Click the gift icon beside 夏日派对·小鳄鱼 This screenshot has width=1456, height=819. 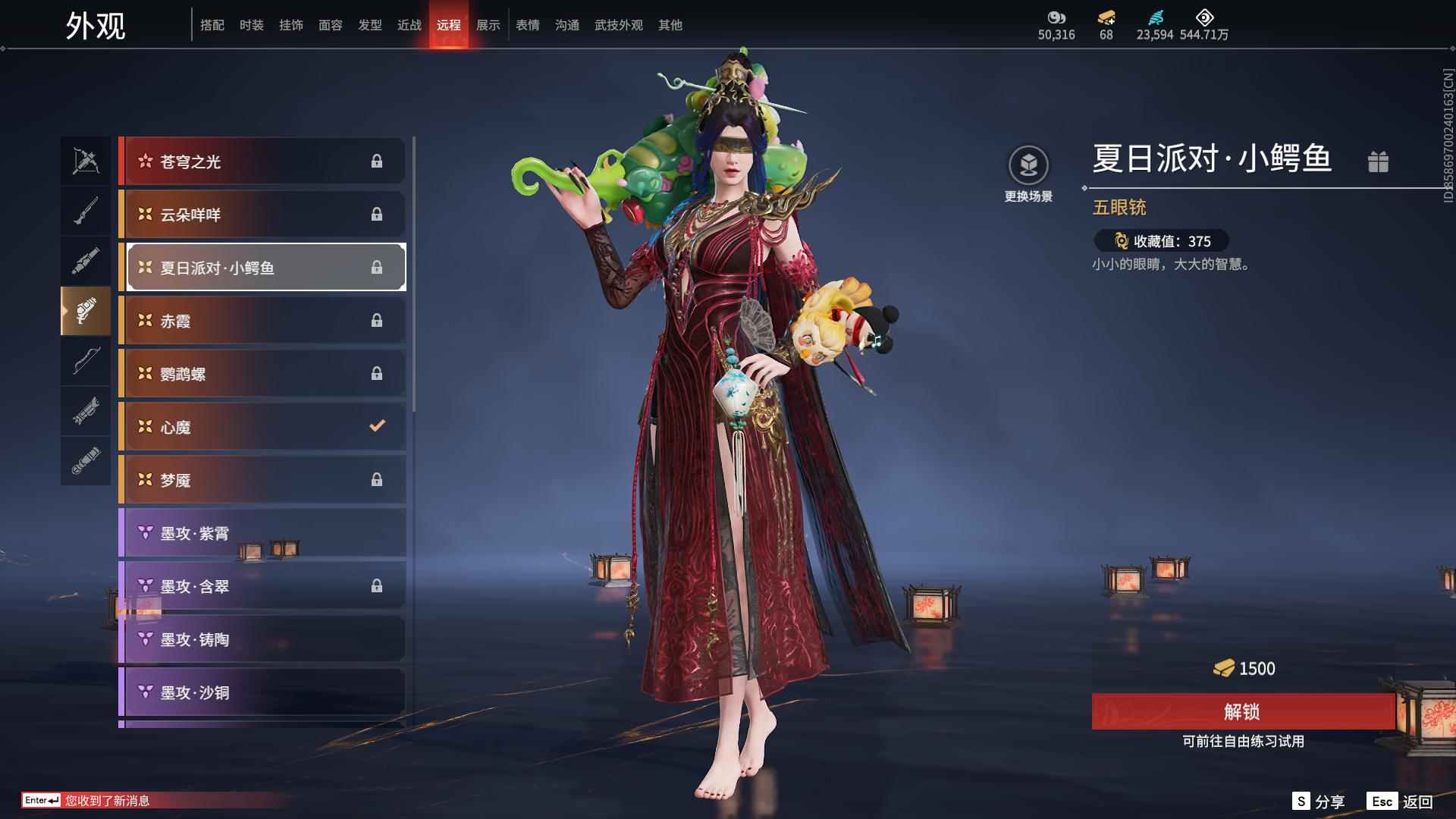pyautogui.click(x=1379, y=162)
